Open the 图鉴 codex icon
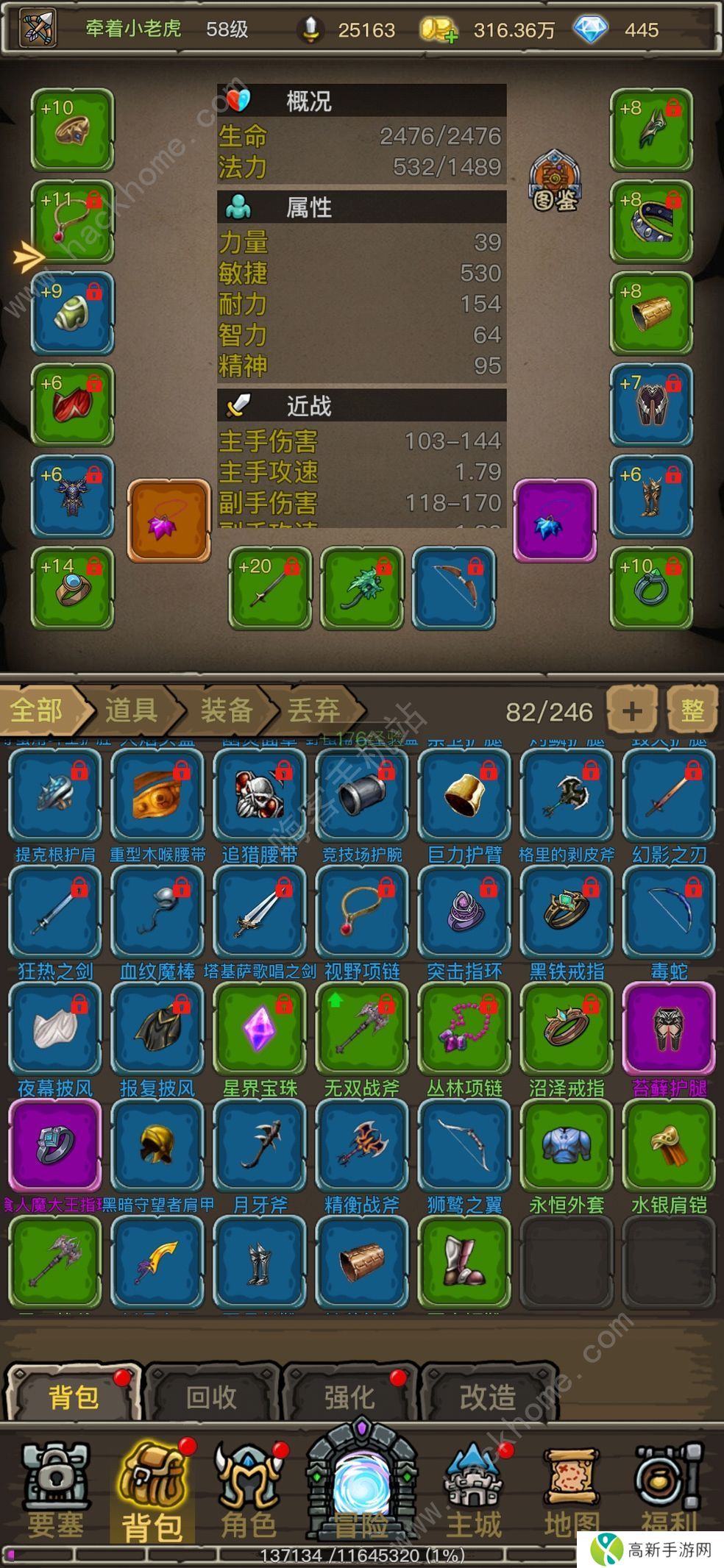The height and width of the screenshot is (1568, 724). [x=556, y=181]
